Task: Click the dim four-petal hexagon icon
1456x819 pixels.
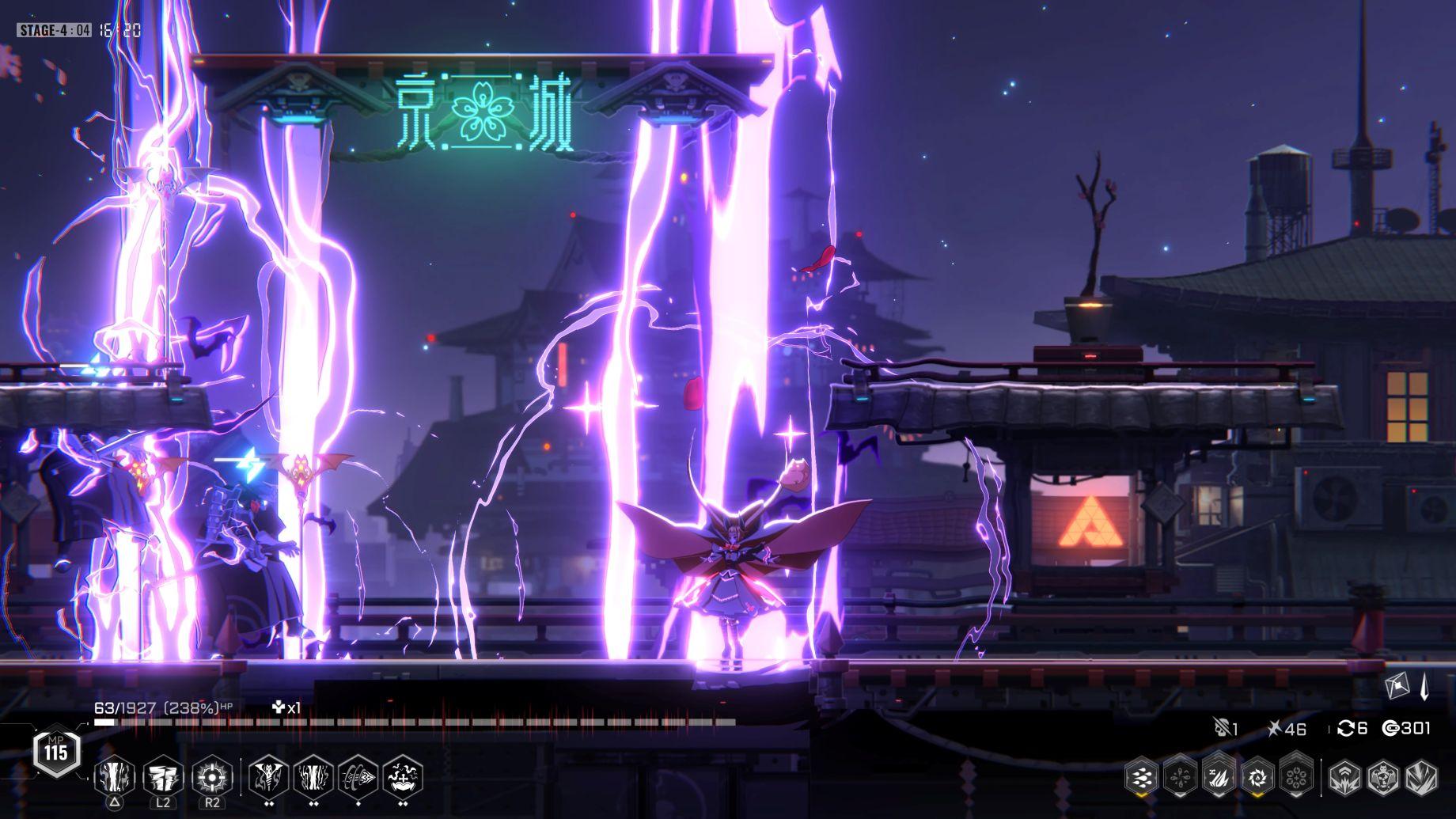Action: pyautogui.click(x=1179, y=778)
